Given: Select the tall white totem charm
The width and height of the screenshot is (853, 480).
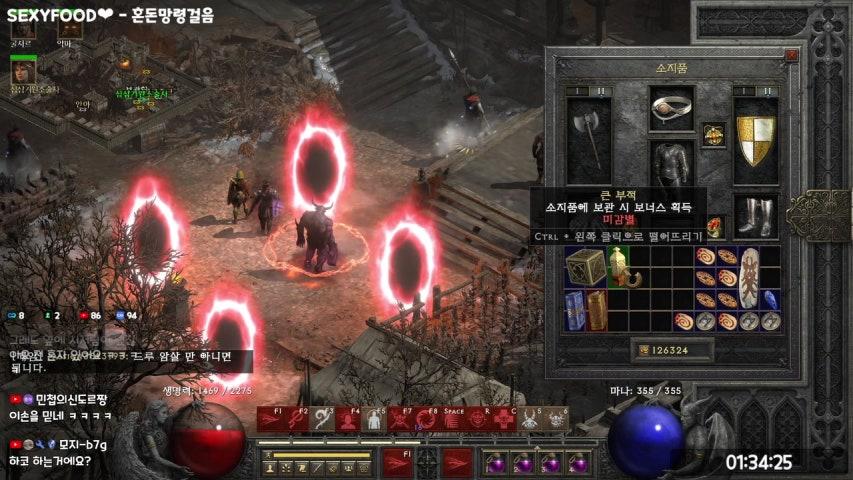Looking at the screenshot, I should [748, 278].
